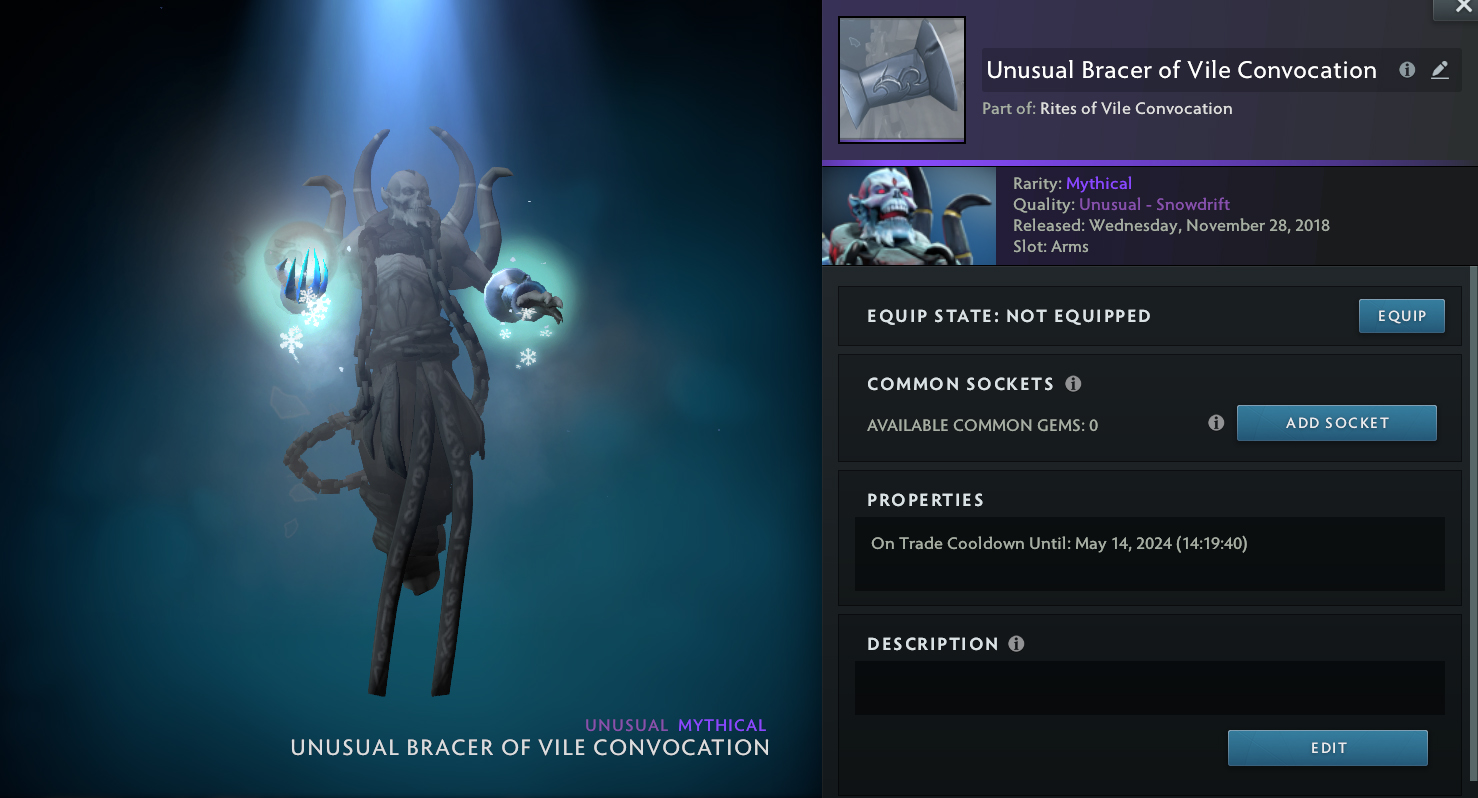Viewport: 1478px width, 798px height.
Task: Open the Rites of Vile Convocation set
Action: point(1135,108)
